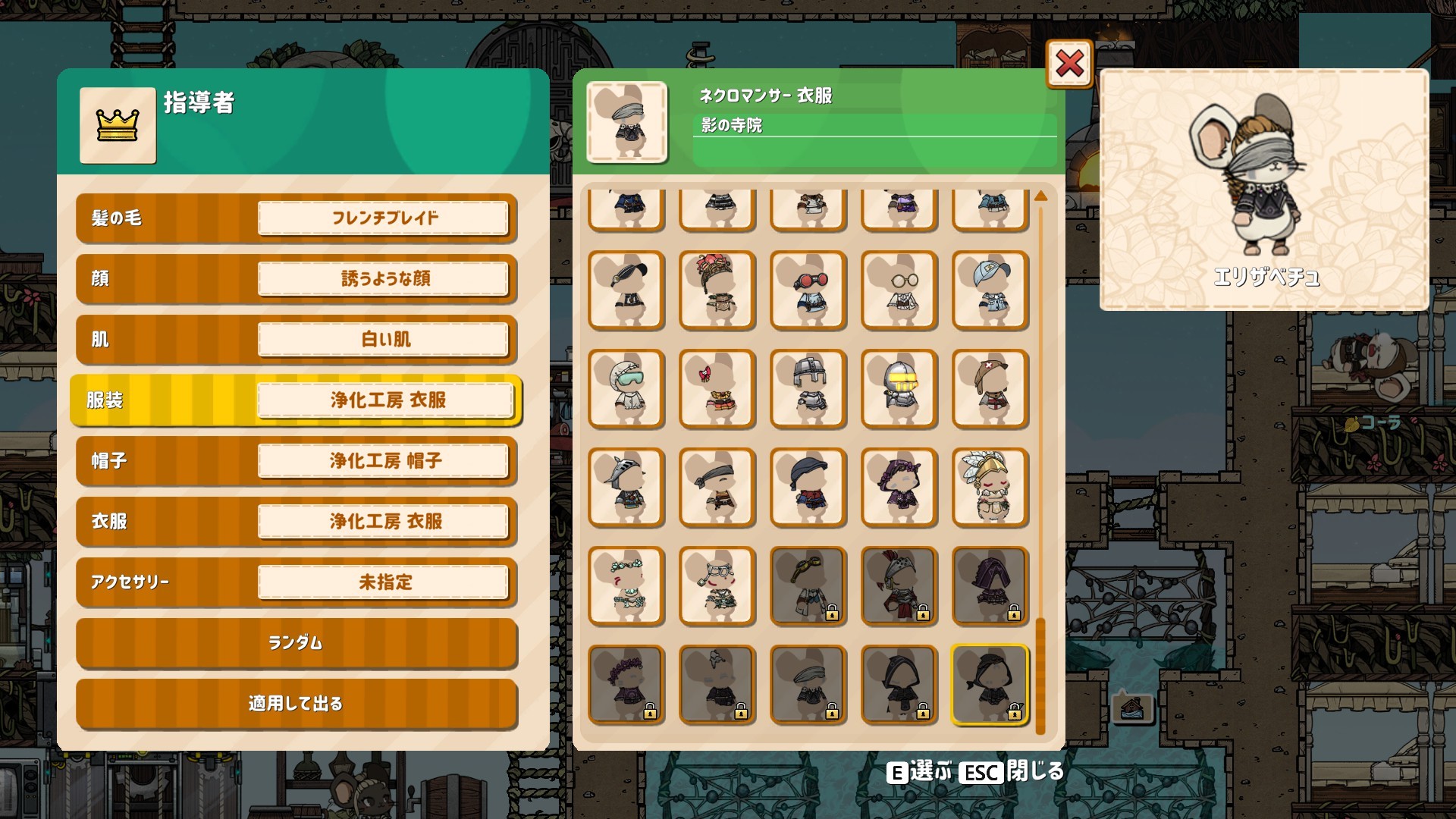Open the 服装 outfit set row

[x=296, y=400]
